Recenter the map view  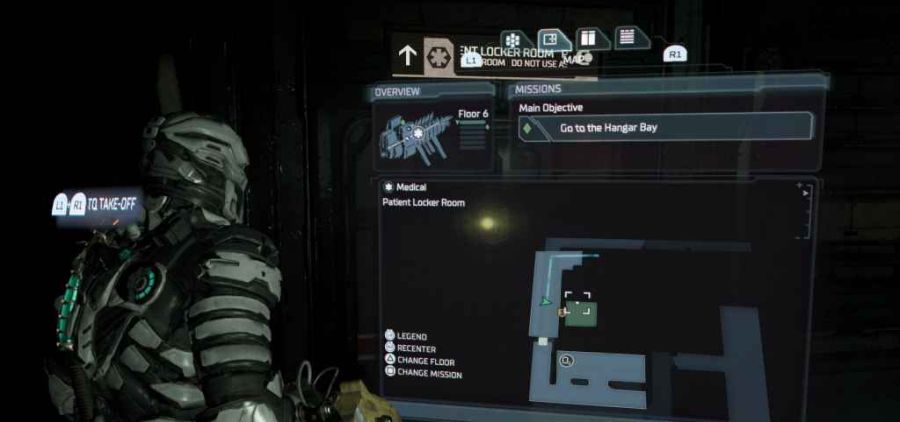[415, 348]
